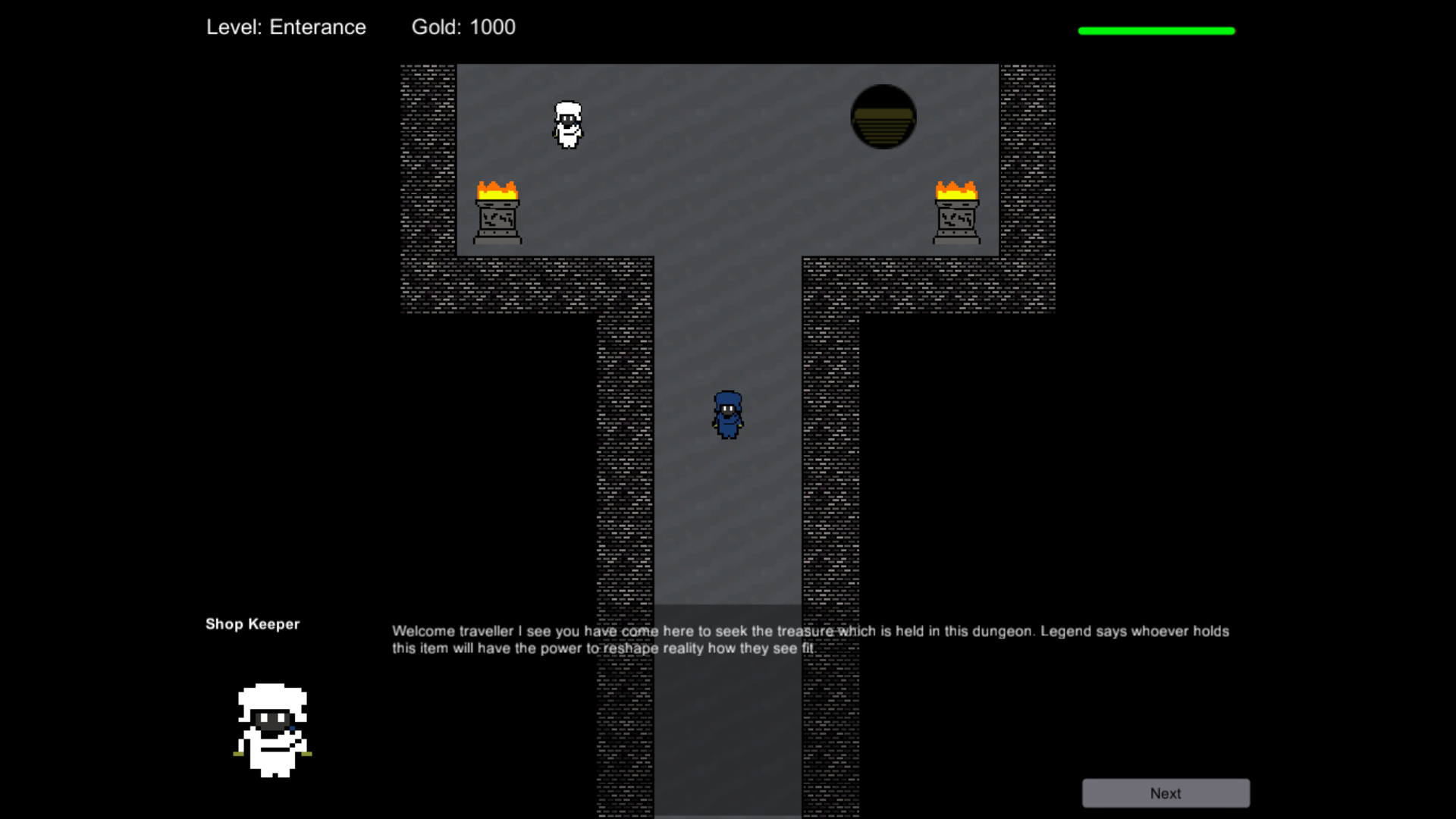Click the dark pit hole in the room
Screen dimensions: 1456x819
click(883, 117)
